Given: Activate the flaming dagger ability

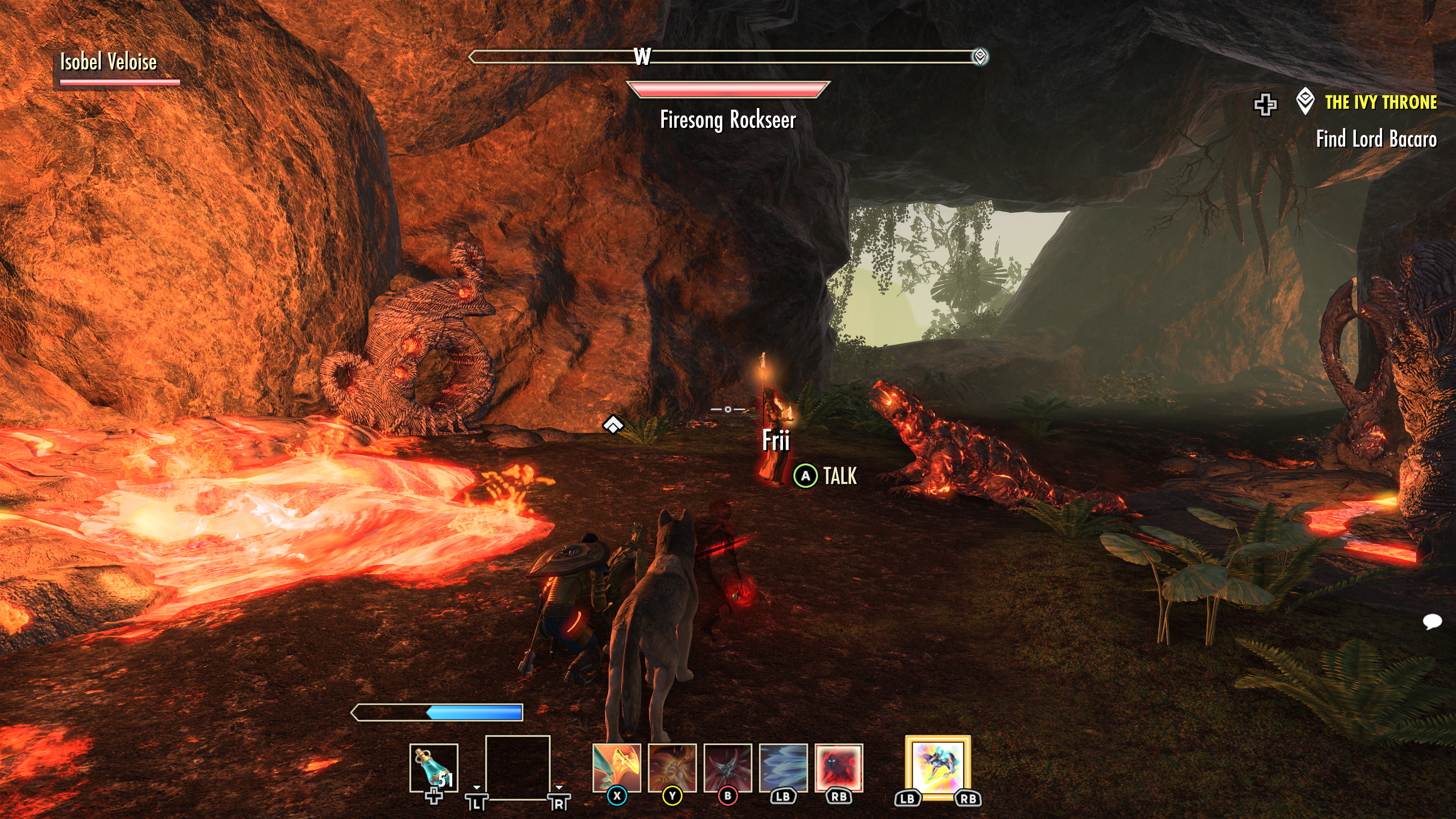Looking at the screenshot, I should pyautogui.click(x=617, y=767).
